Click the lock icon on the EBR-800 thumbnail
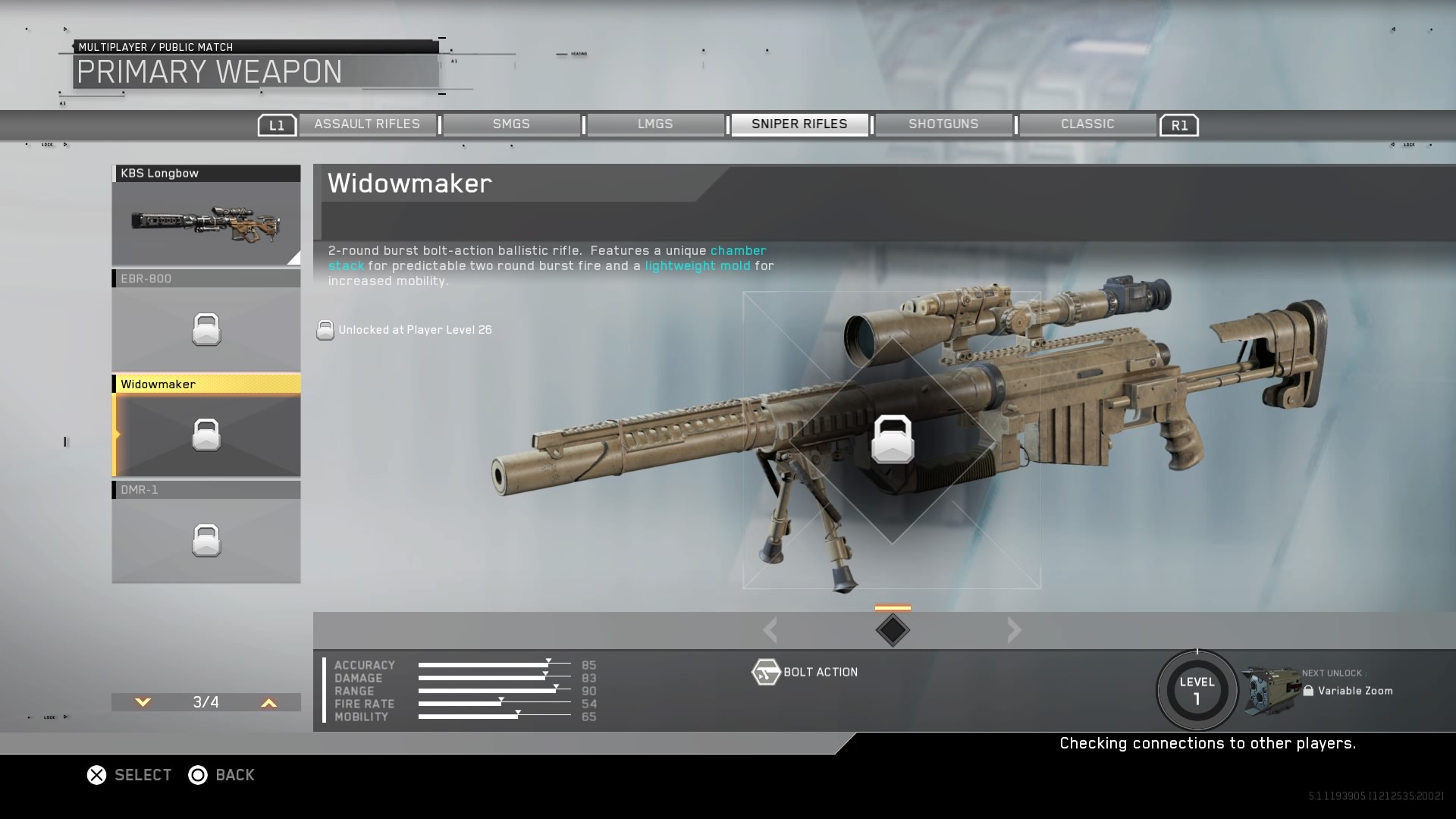 [x=206, y=329]
